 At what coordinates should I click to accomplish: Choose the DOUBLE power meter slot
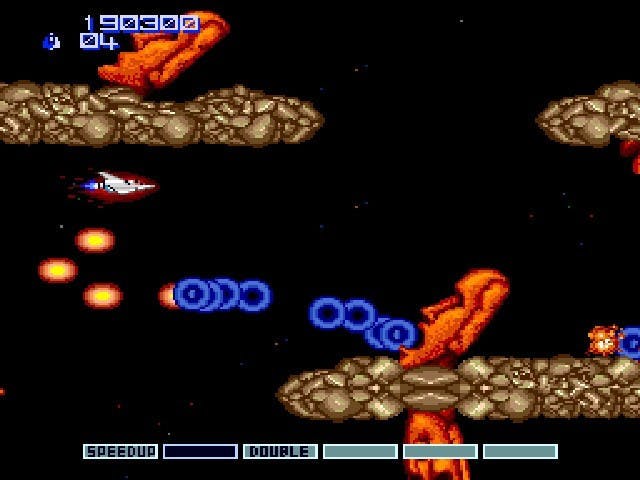coord(280,452)
